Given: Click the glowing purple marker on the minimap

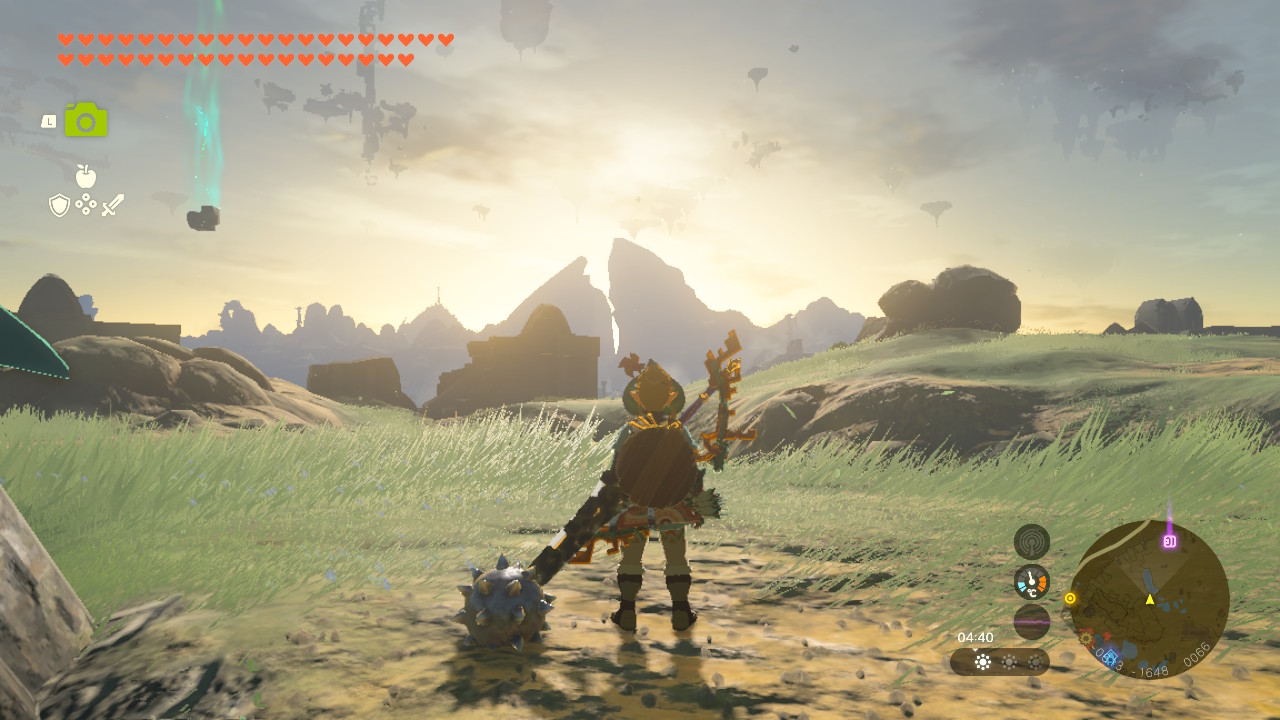Looking at the screenshot, I should [1169, 541].
